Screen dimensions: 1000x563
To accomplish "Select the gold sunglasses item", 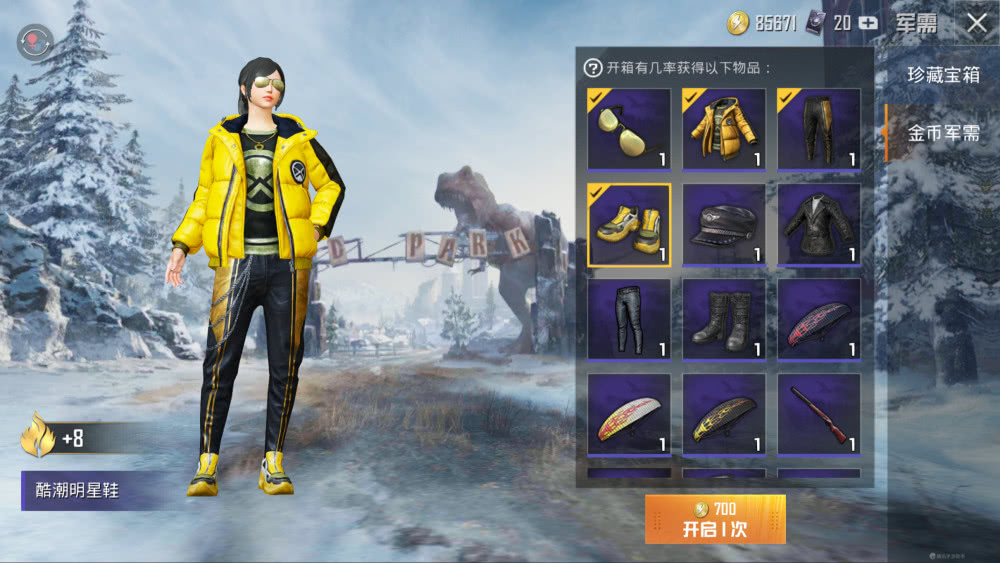I will click(629, 129).
